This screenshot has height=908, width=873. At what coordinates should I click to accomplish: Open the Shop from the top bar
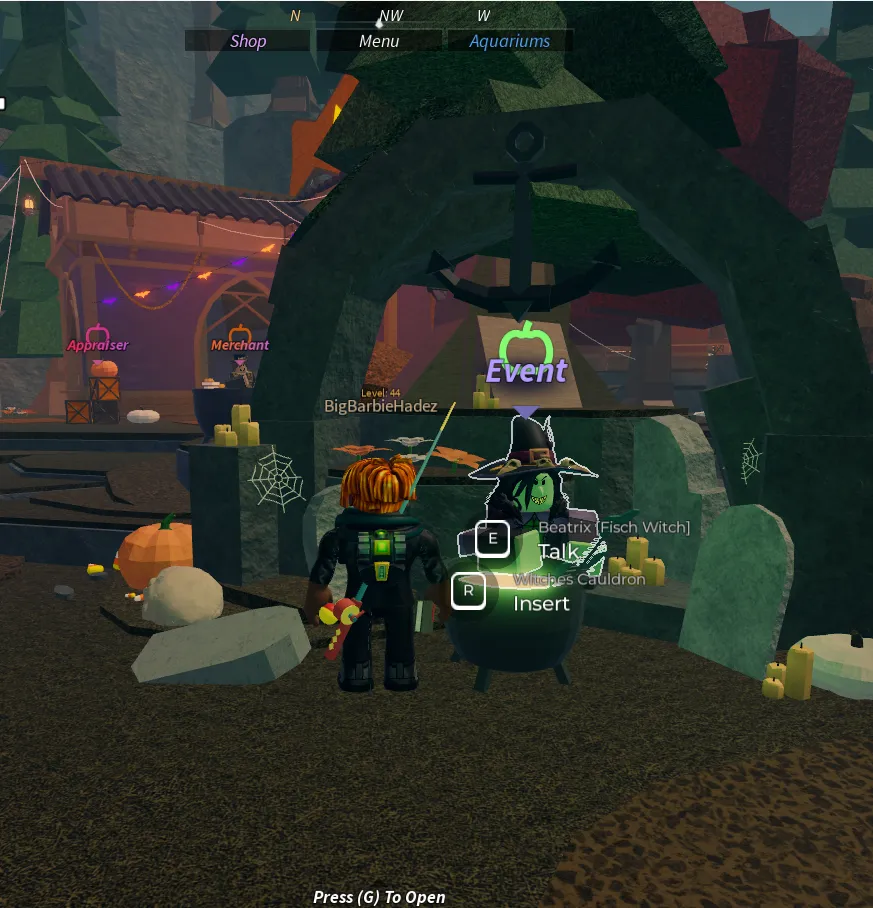point(248,41)
